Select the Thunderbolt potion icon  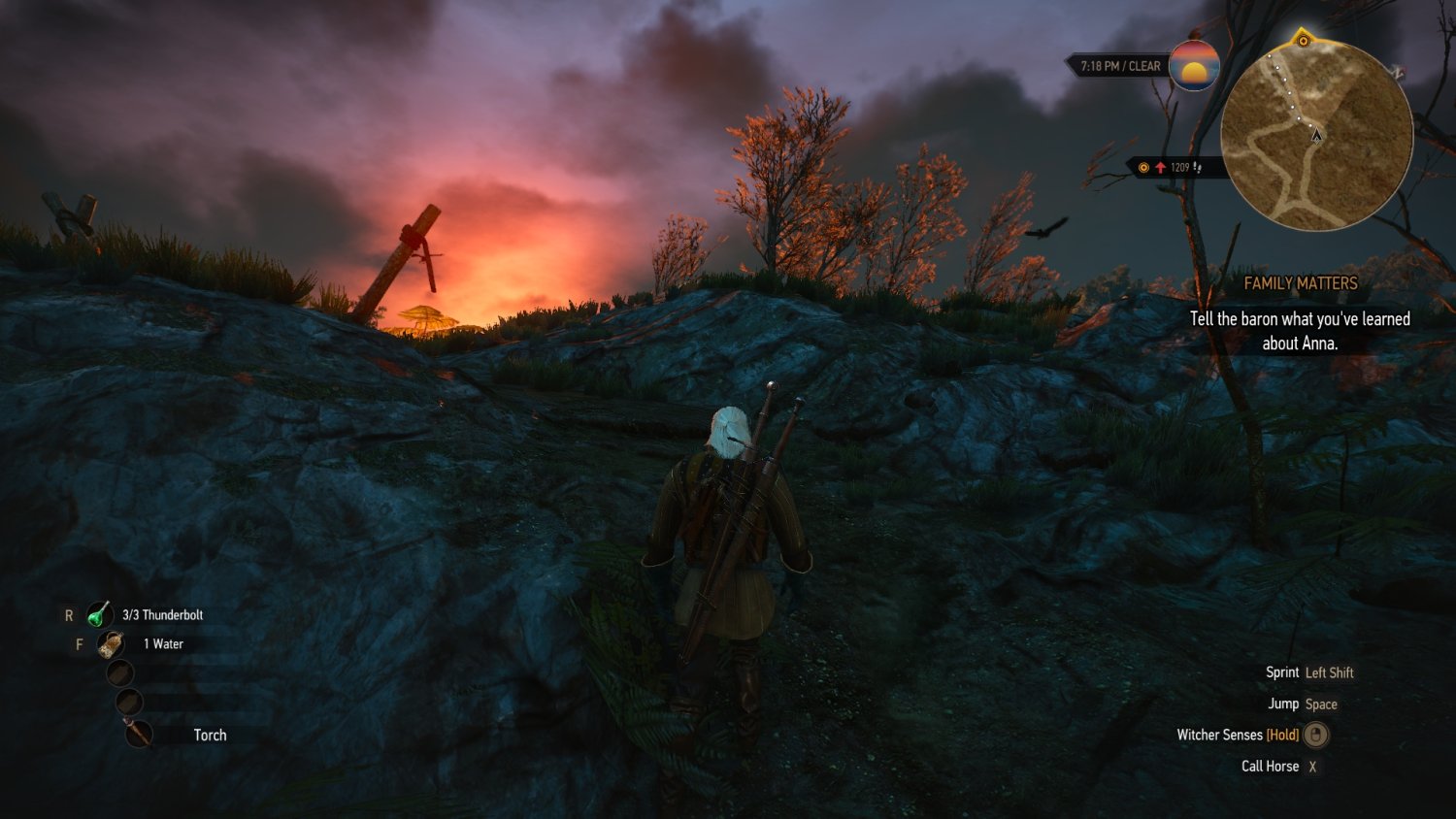click(x=99, y=615)
